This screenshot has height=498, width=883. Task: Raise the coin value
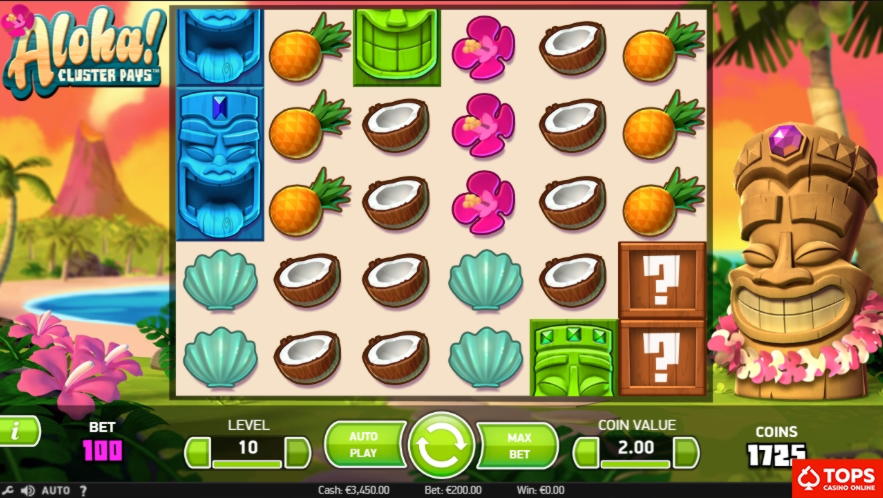pos(687,452)
